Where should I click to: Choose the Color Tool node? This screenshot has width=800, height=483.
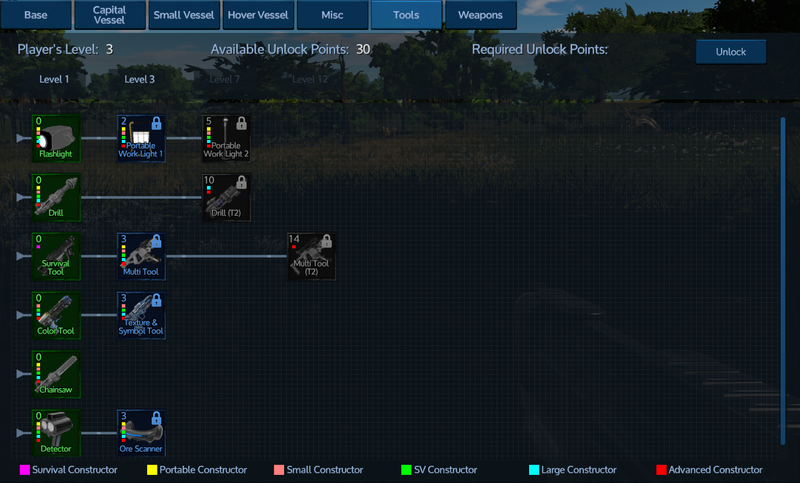56,315
